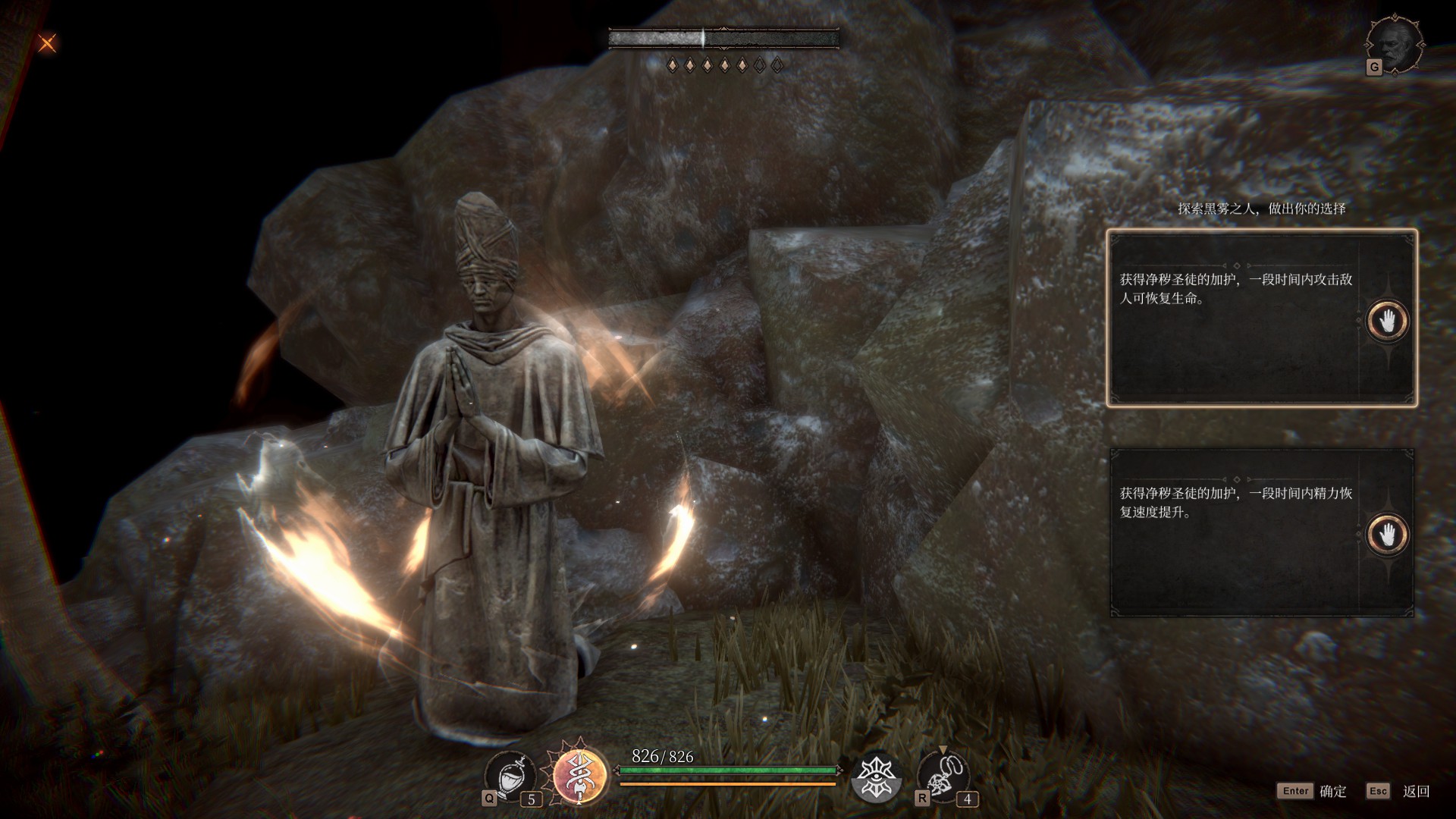
Task: Click the hand icon on the stamina option
Action: (1387, 535)
